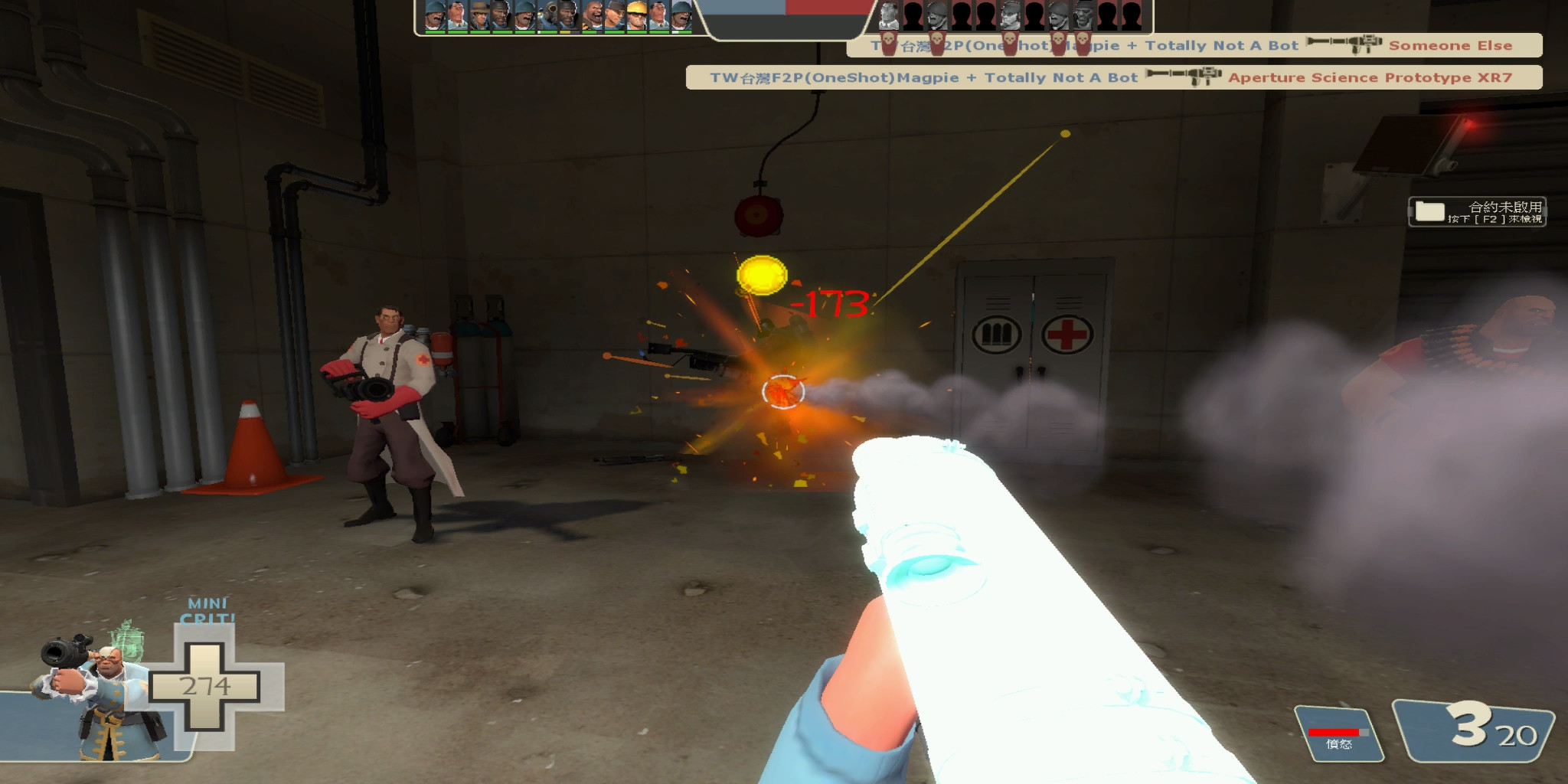
Task: Select the Pyro portrait in the team status bar
Action: 547,17
